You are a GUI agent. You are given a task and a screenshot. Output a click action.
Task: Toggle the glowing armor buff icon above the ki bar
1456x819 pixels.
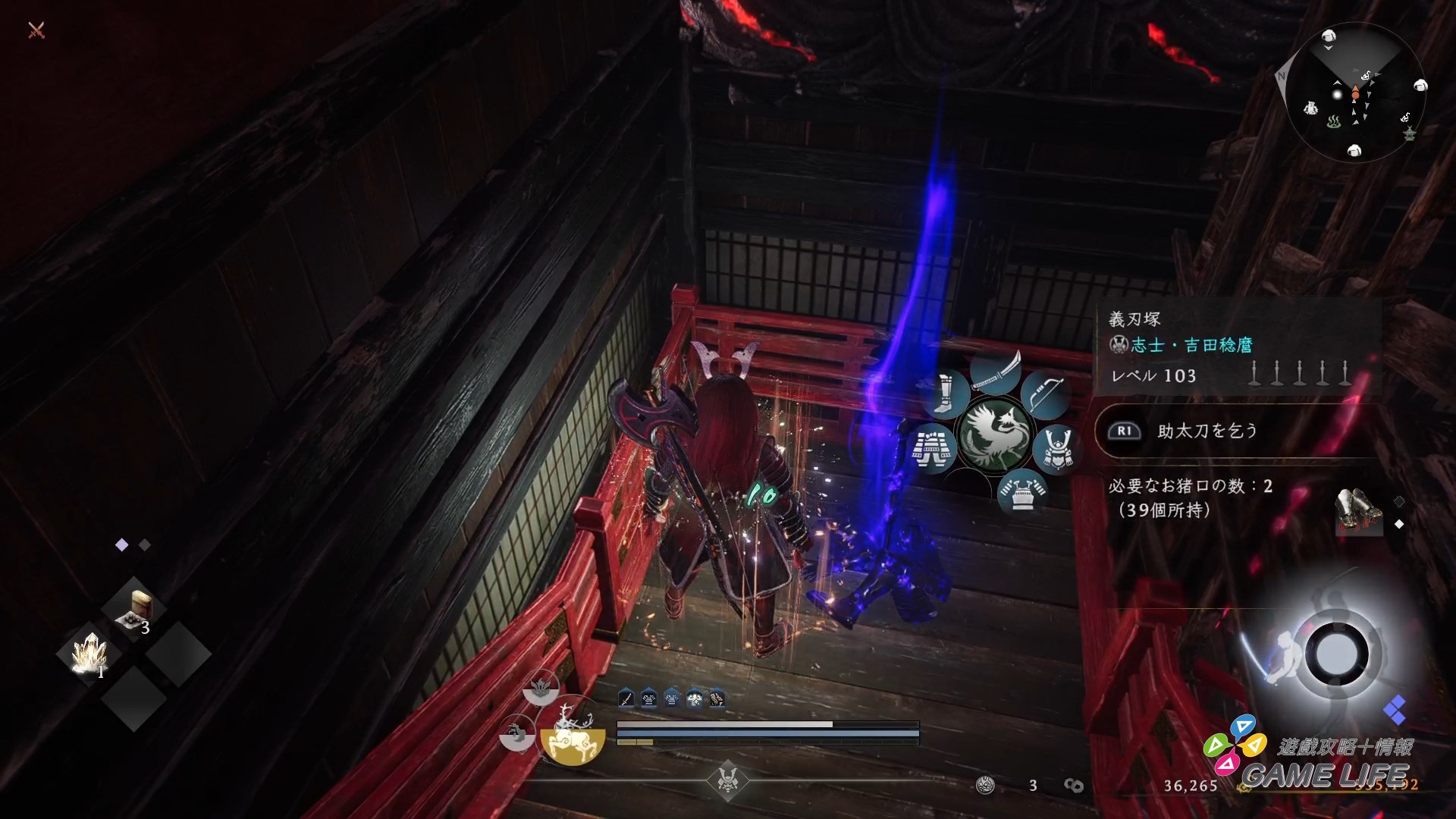(695, 698)
